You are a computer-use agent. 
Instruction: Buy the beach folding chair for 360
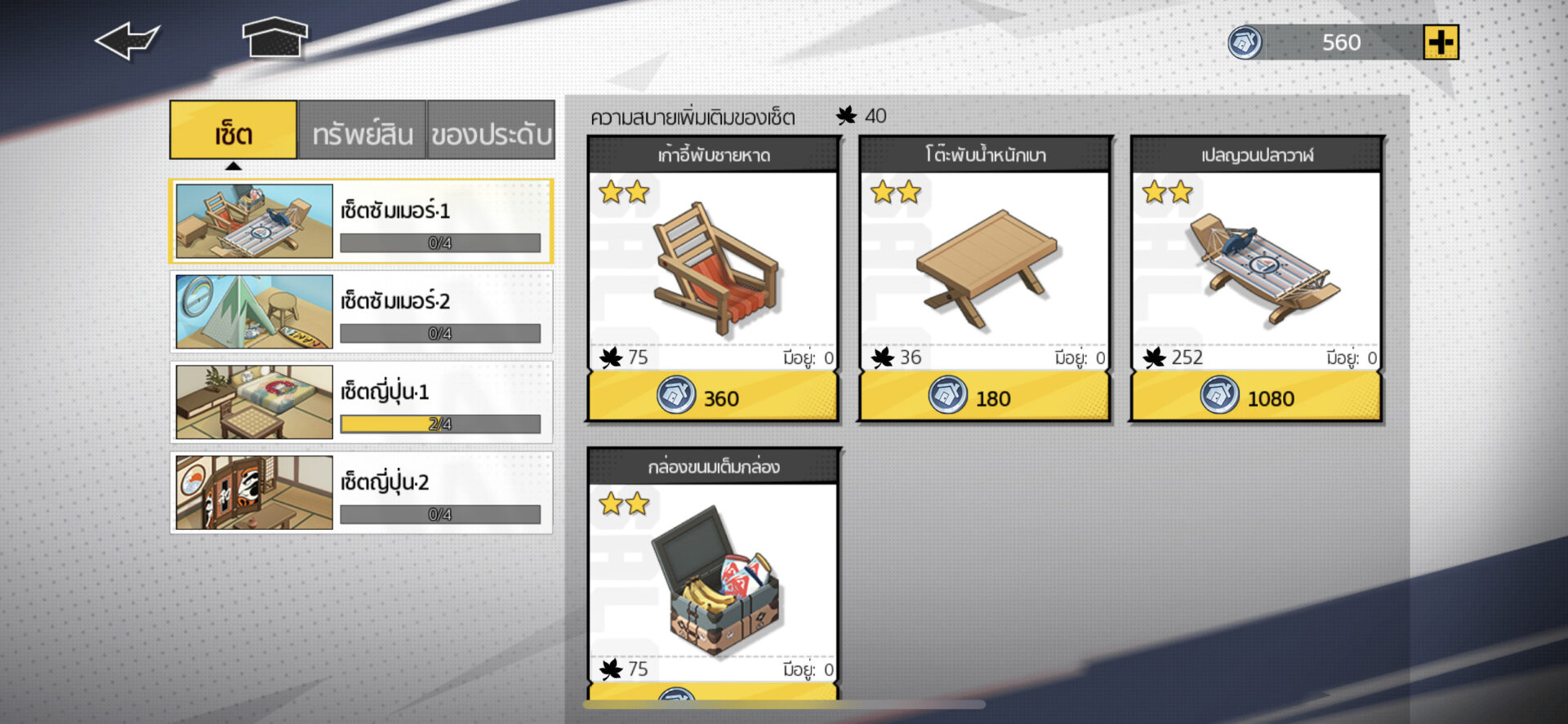[x=712, y=397]
